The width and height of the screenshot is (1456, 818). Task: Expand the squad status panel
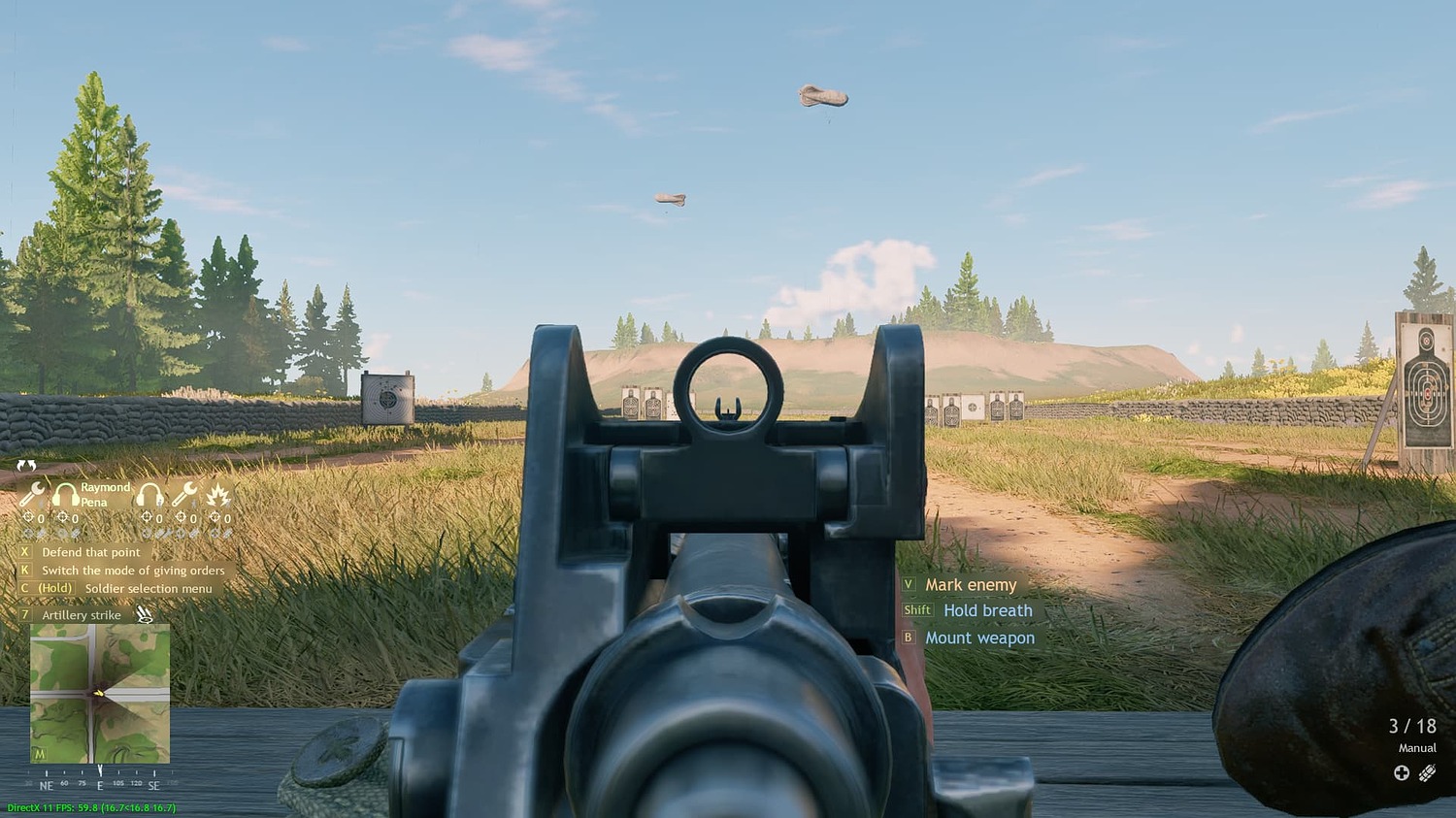(x=26, y=467)
